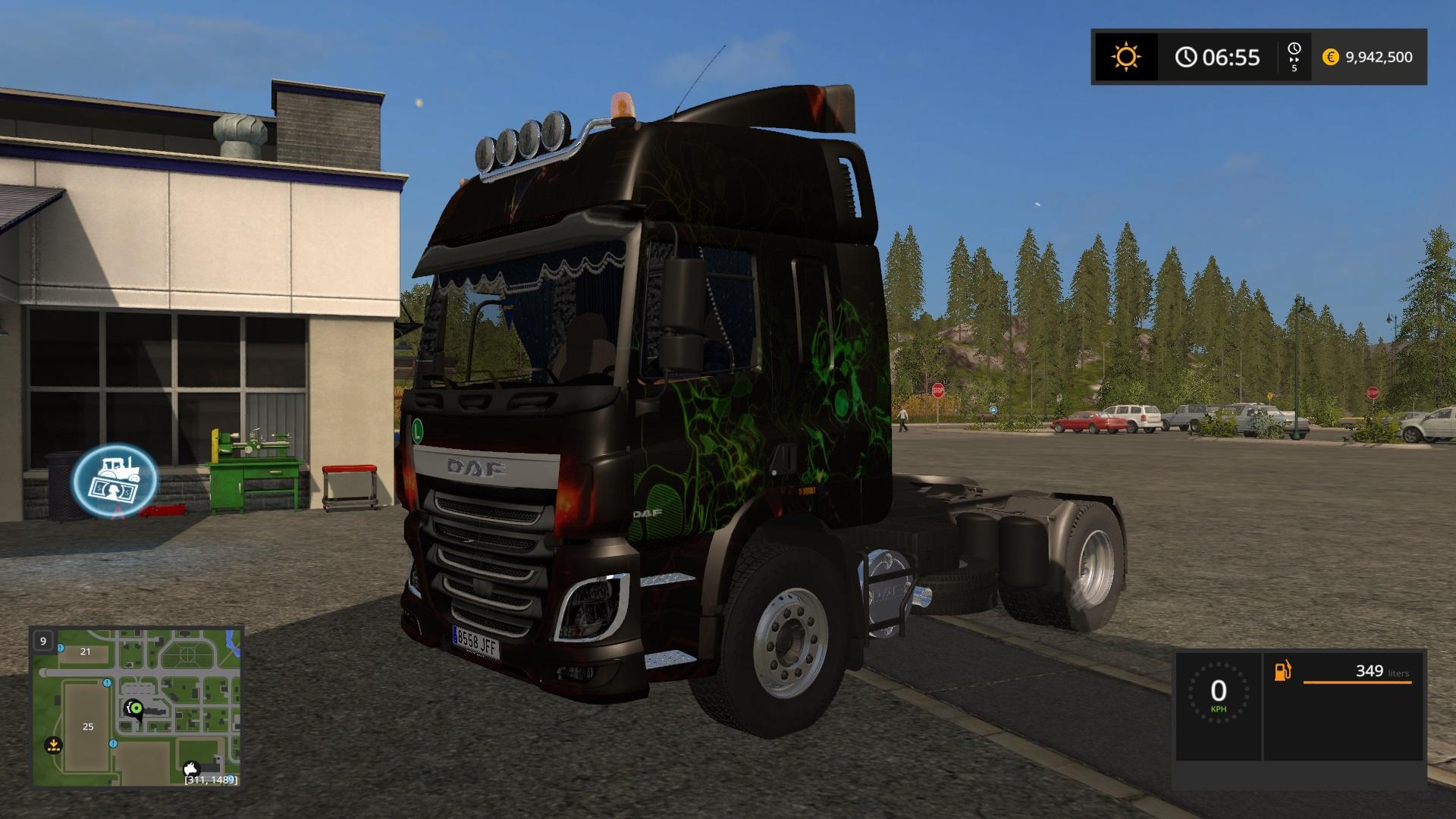1456x819 pixels.
Task: Click the orange fuel pump icon
Action: point(1282,671)
